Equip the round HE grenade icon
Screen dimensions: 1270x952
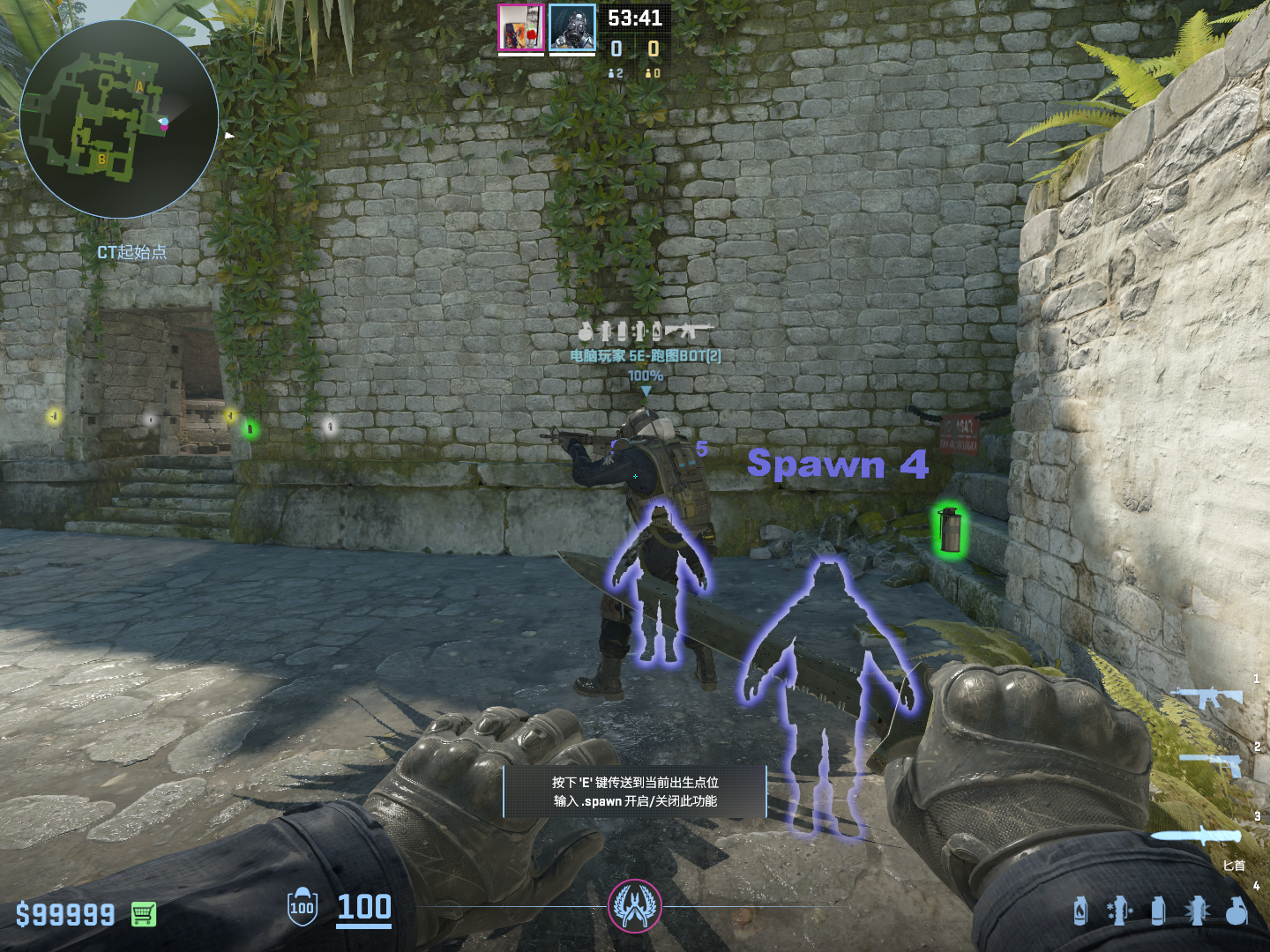pyautogui.click(x=1236, y=911)
